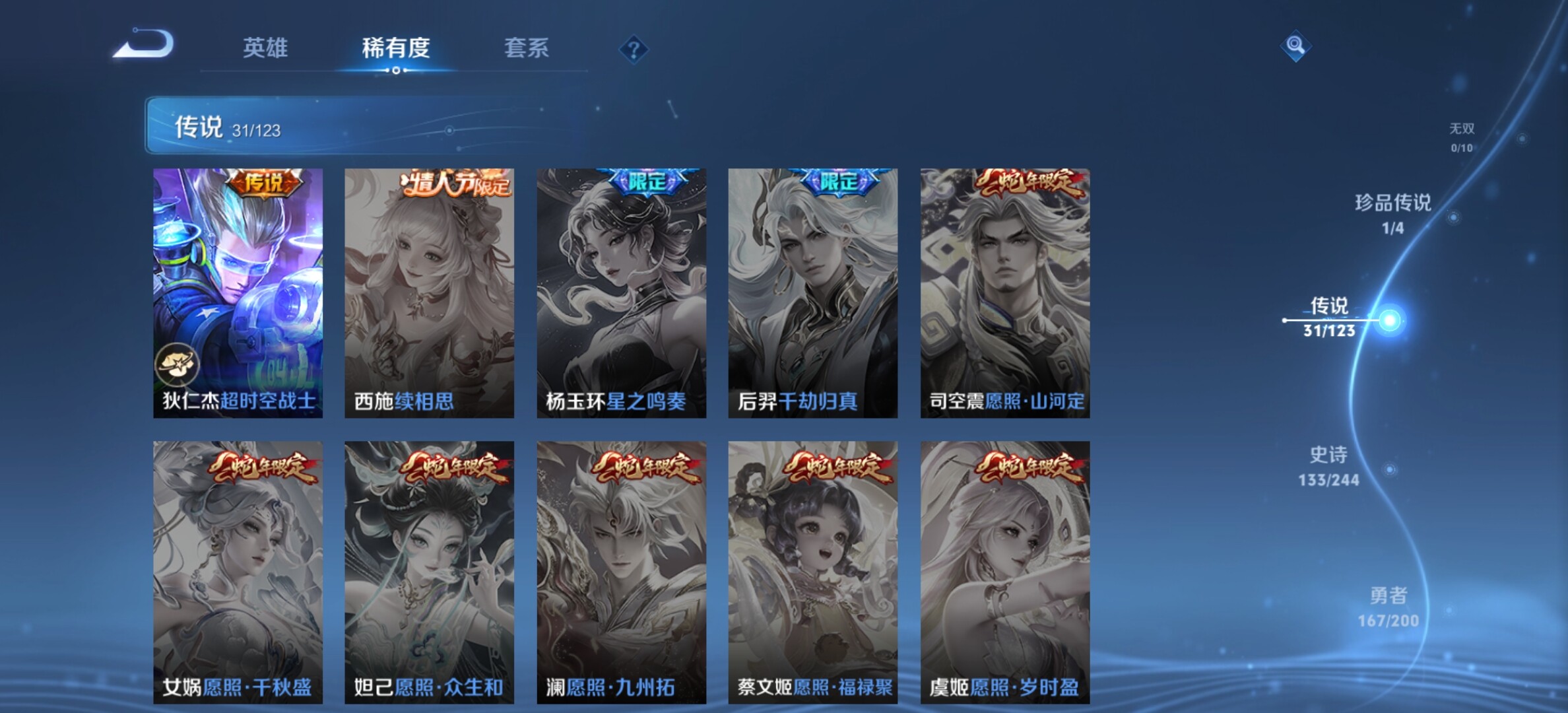
Task: View the 司空震 愿照·山河定 skin card
Action: click(x=1004, y=292)
